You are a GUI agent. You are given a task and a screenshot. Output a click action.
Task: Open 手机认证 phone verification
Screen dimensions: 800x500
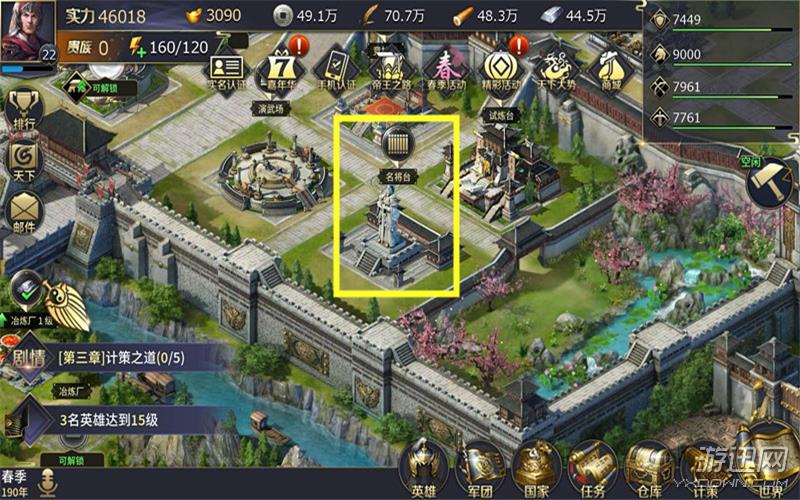pyautogui.click(x=337, y=68)
